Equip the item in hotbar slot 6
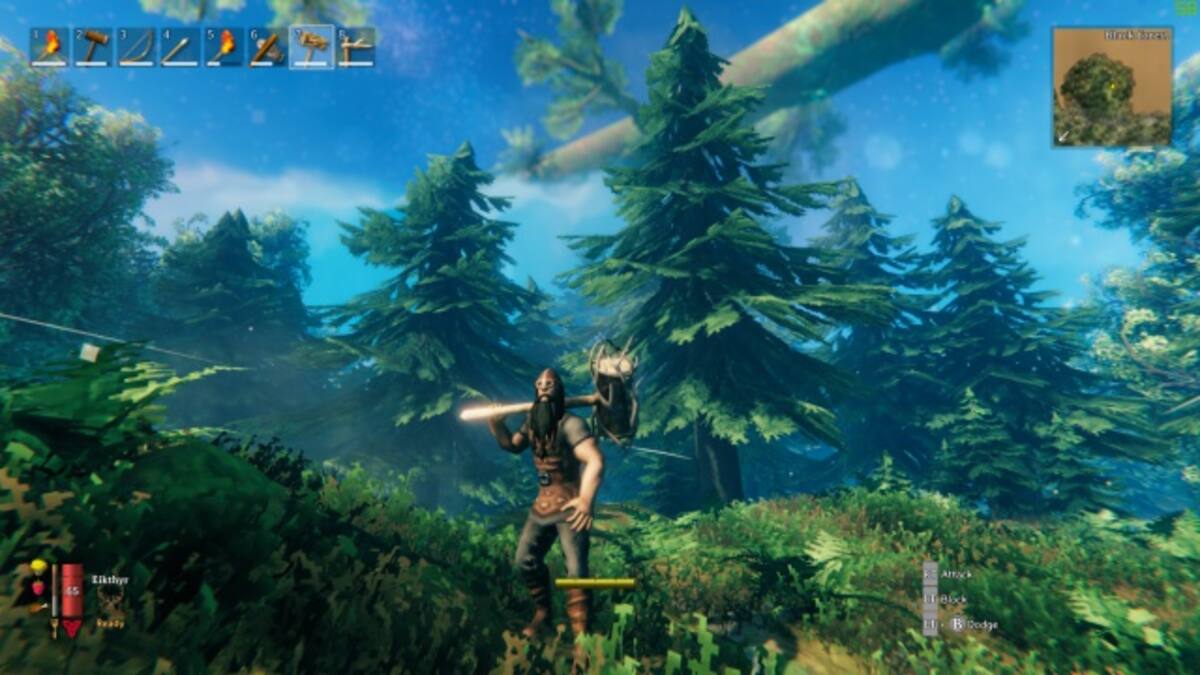The image size is (1200, 675). (267, 47)
